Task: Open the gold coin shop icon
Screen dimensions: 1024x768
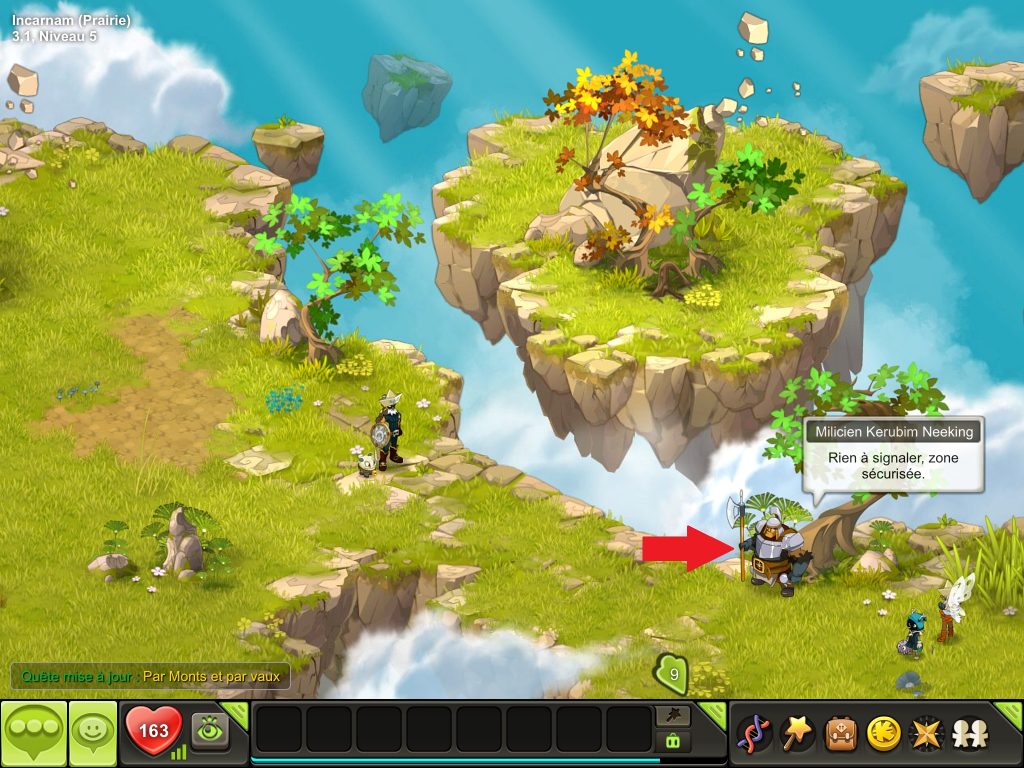Action: pyautogui.click(x=882, y=734)
